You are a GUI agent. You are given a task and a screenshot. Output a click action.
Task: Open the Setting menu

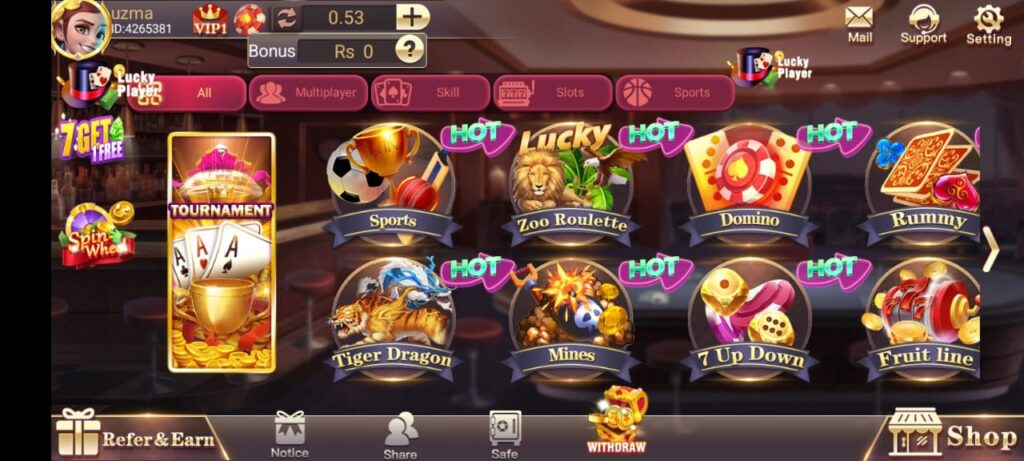[x=988, y=24]
